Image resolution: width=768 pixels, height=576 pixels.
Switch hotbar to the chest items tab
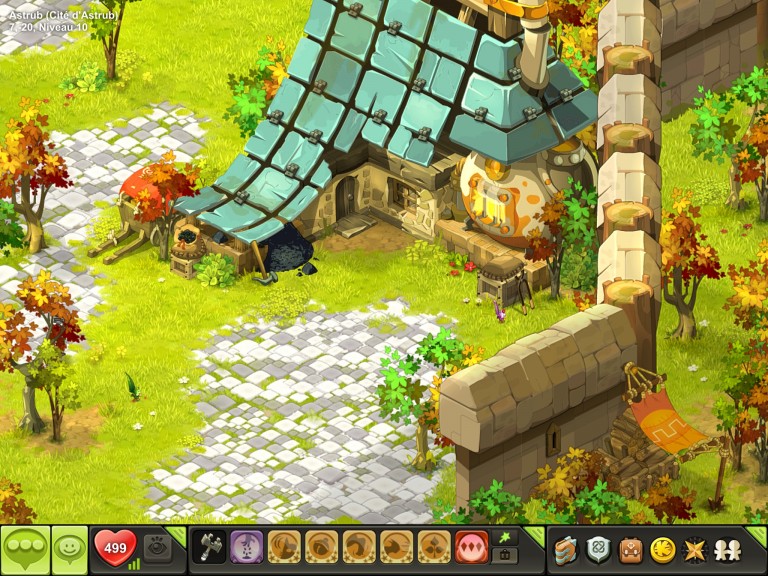point(506,556)
